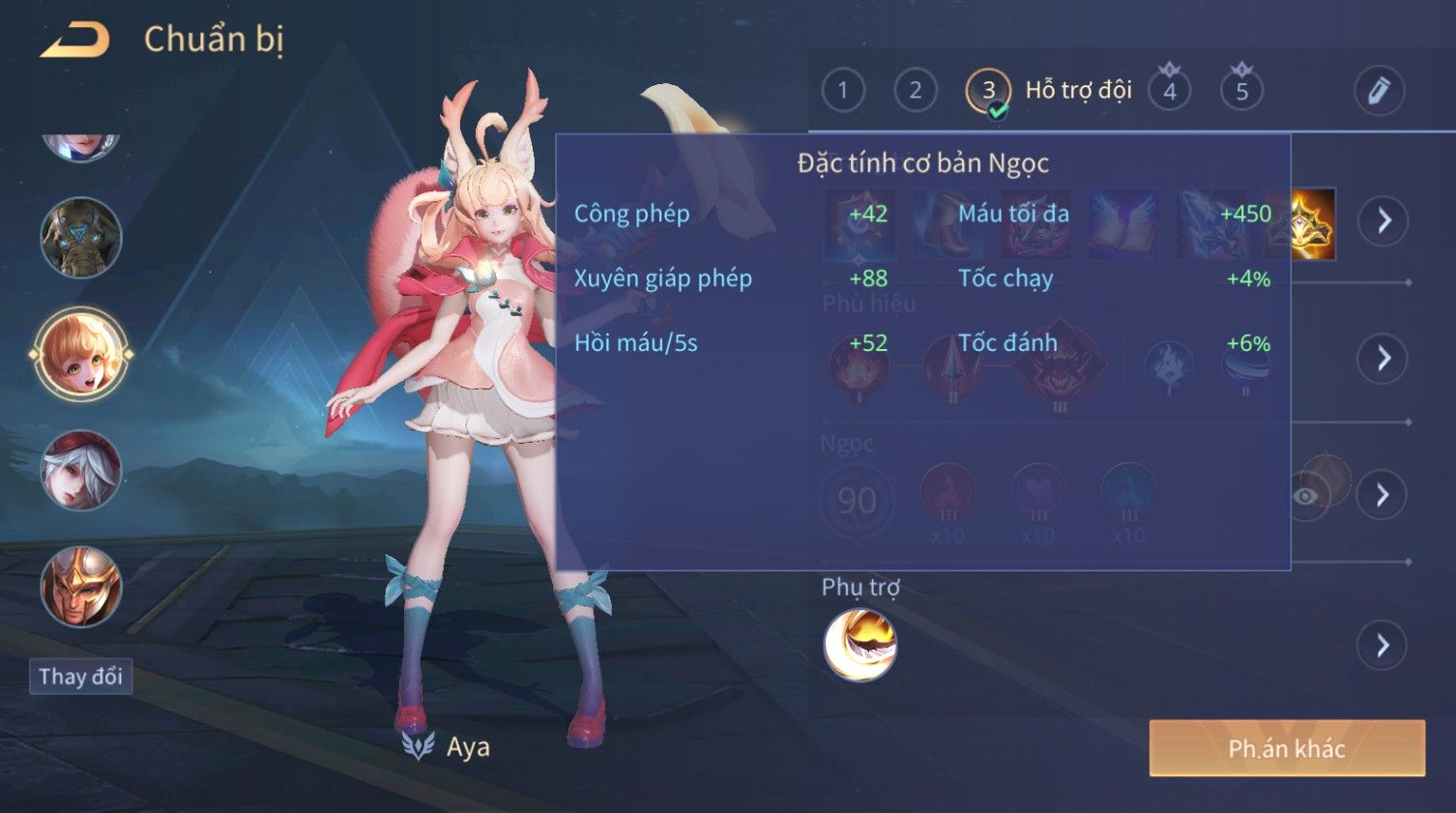Click the Thay đổi button

point(80,677)
